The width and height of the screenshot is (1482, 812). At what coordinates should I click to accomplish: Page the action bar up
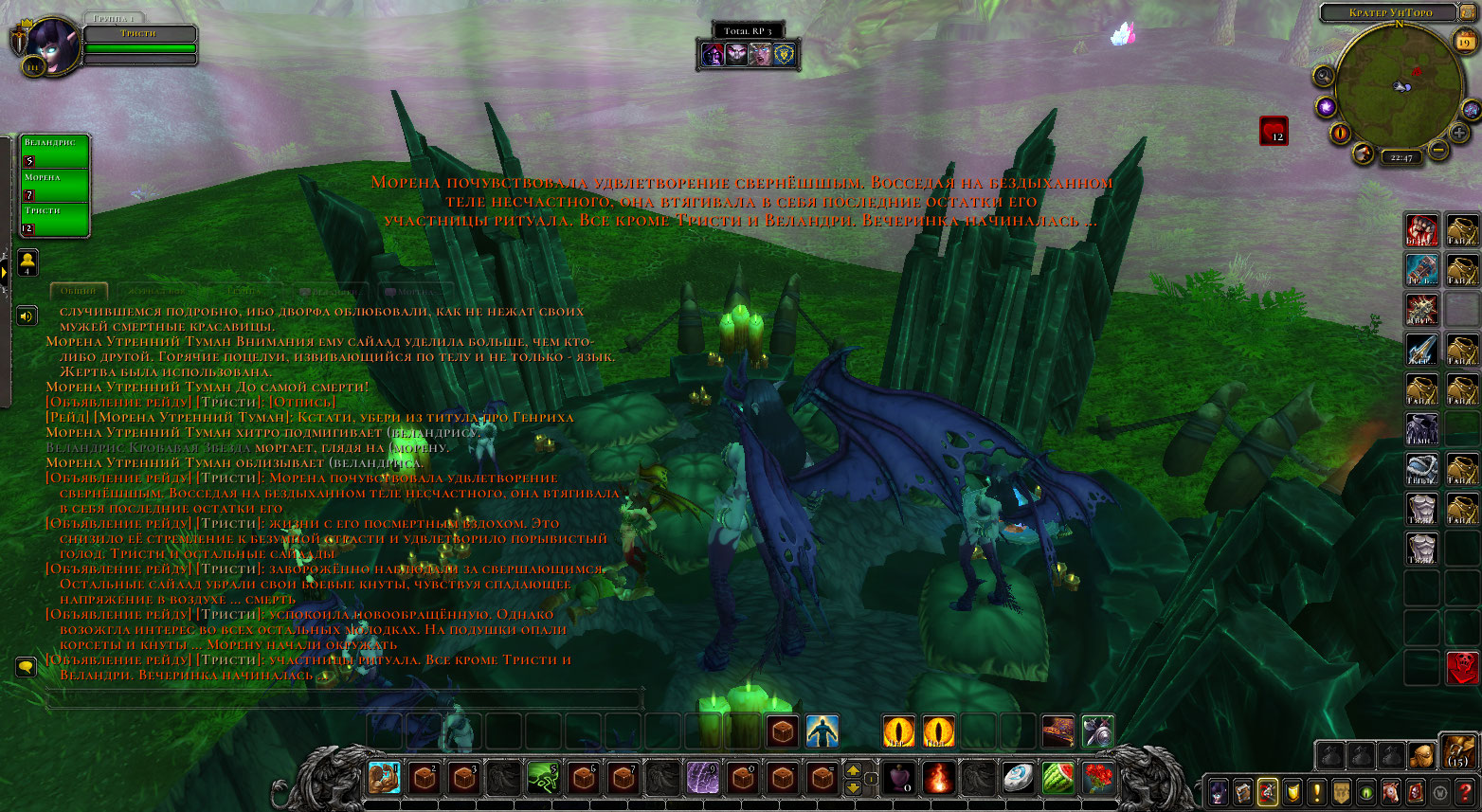853,770
